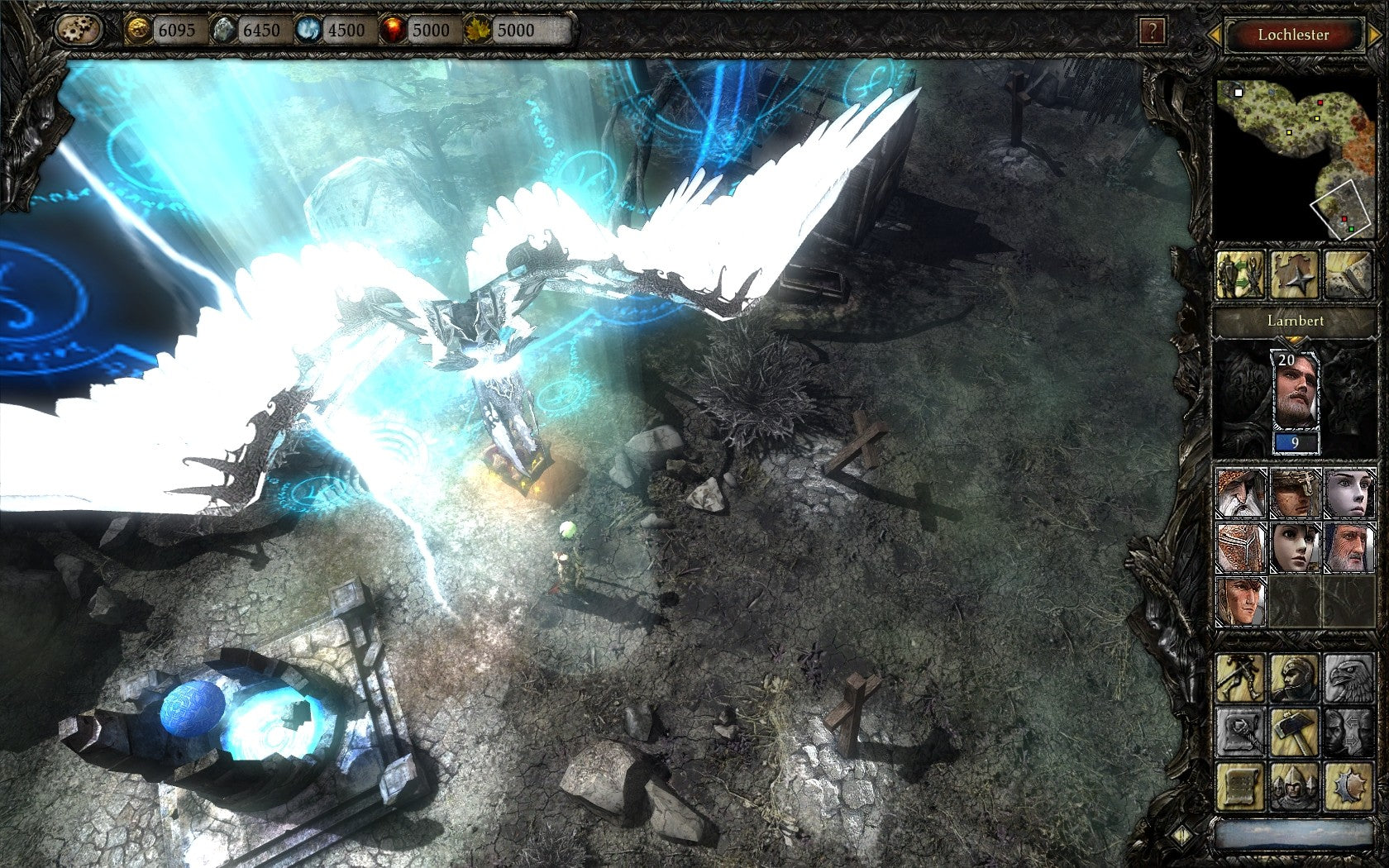
Task: Open the map with star marker icon
Action: pyautogui.click(x=1294, y=275)
